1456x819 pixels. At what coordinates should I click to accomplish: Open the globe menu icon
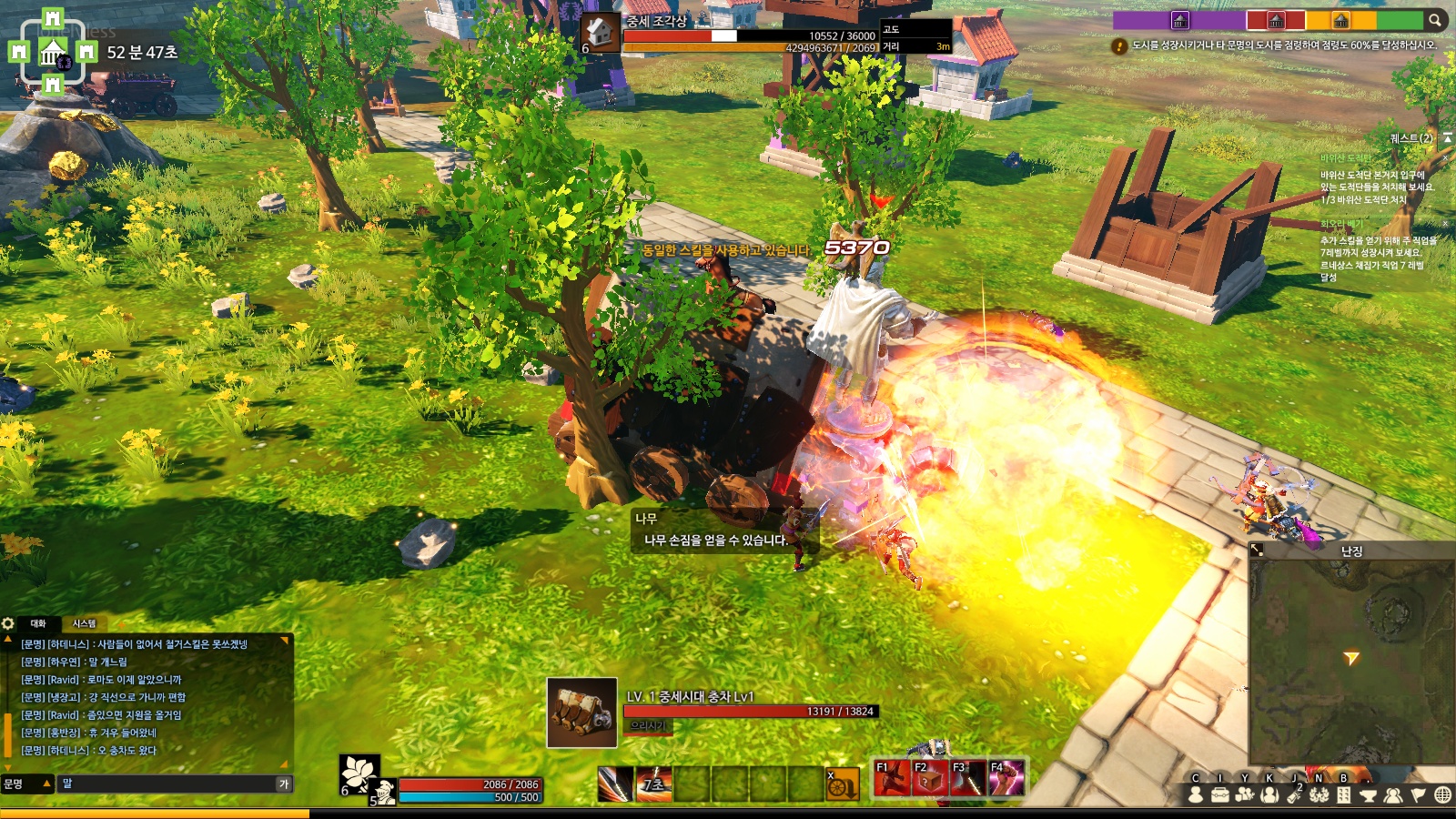pyautogui.click(x=1442, y=795)
